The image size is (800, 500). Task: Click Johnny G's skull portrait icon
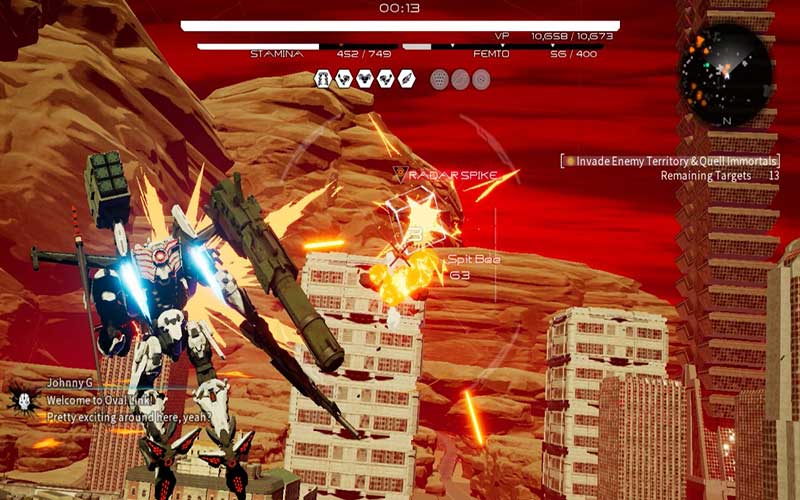[x=23, y=400]
